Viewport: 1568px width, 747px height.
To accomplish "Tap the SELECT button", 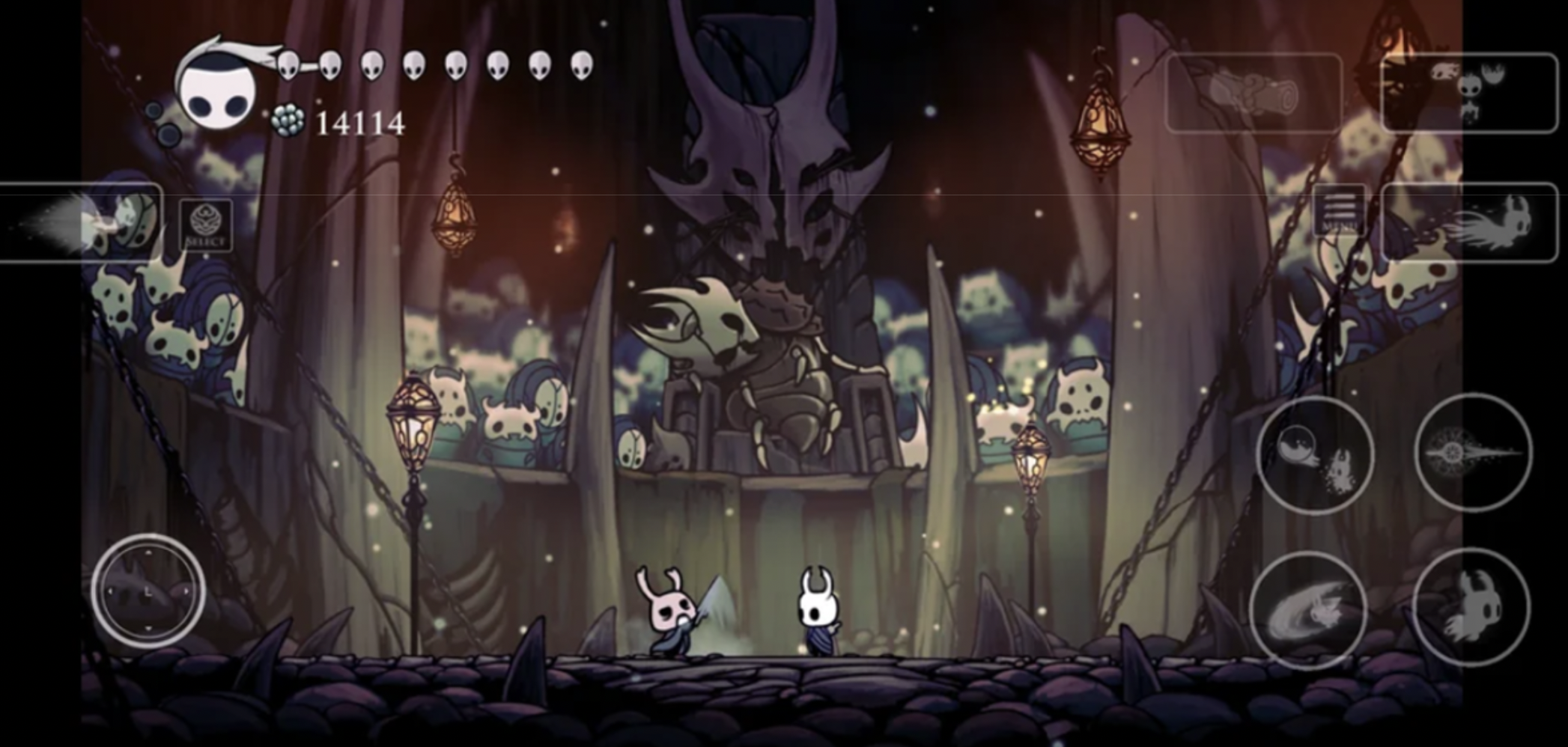I will coord(206,225).
